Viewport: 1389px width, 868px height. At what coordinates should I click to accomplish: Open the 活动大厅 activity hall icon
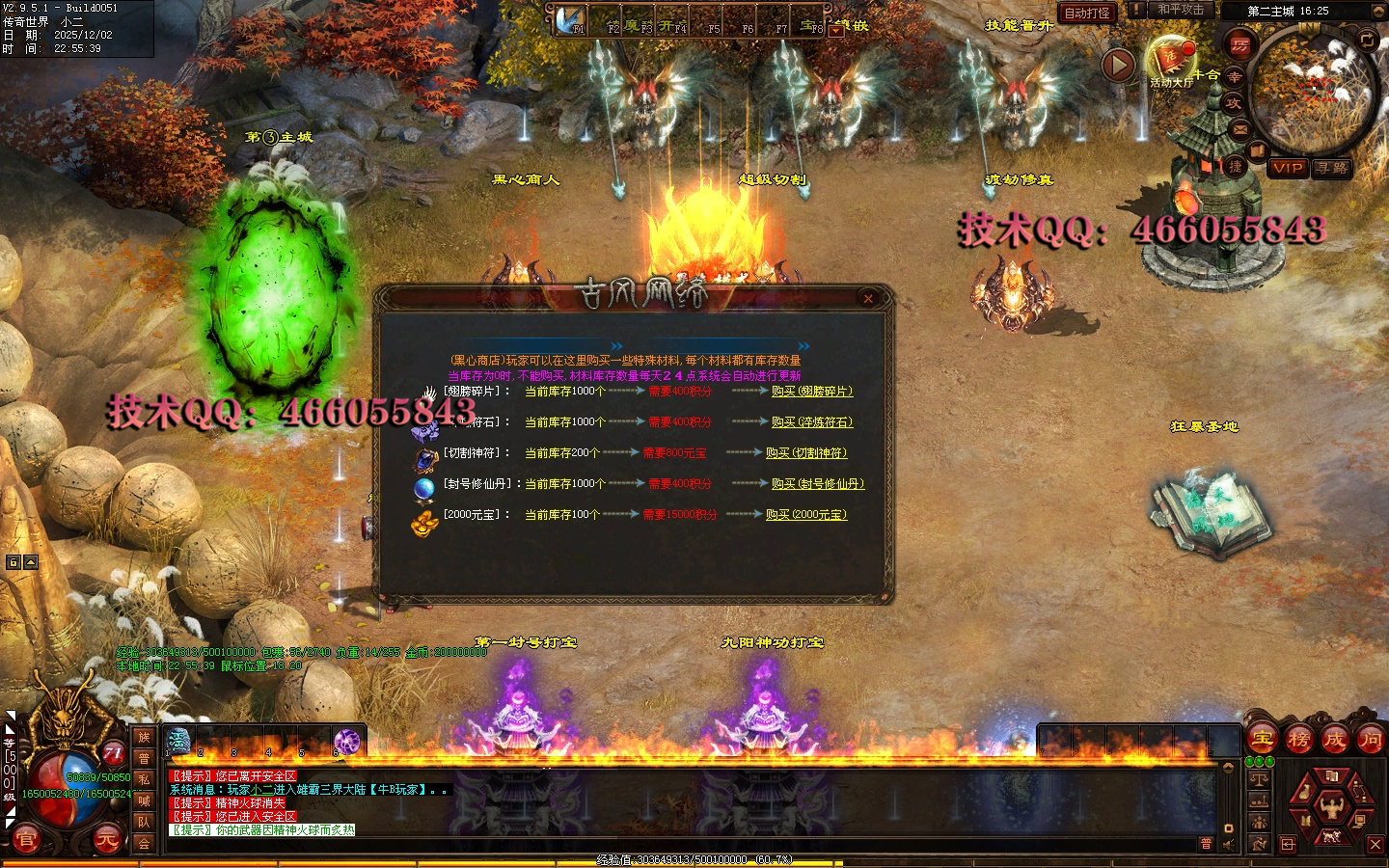[x=1170, y=62]
